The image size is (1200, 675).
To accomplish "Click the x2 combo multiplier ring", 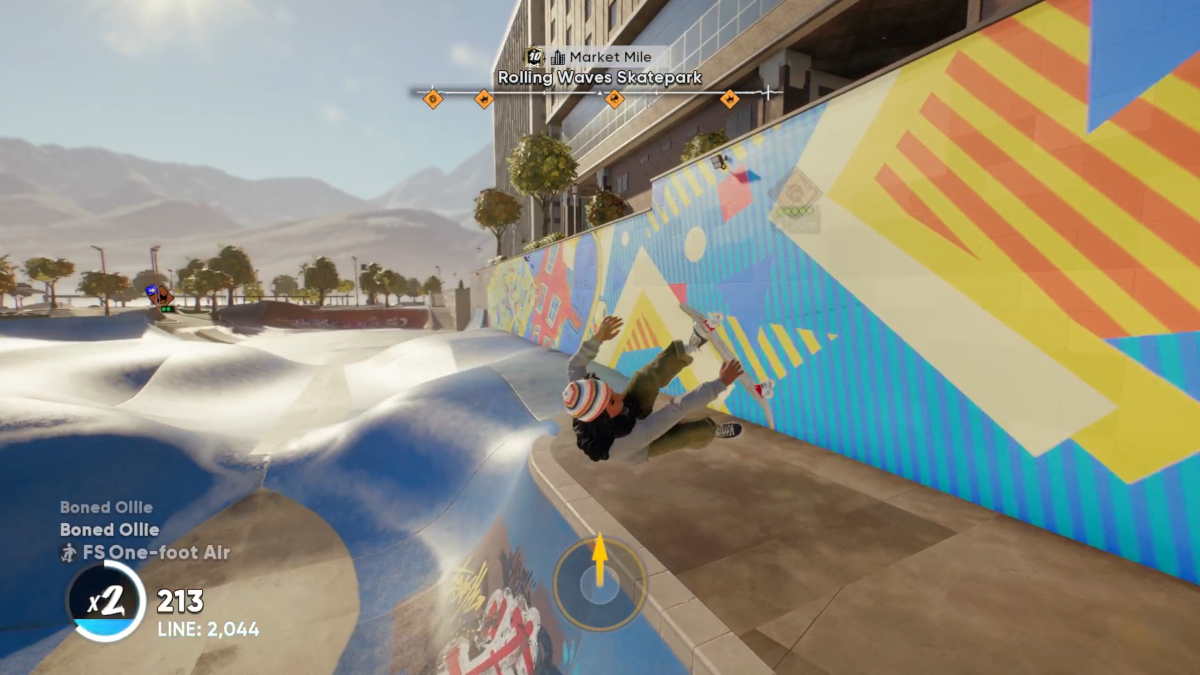I will coord(106,602).
